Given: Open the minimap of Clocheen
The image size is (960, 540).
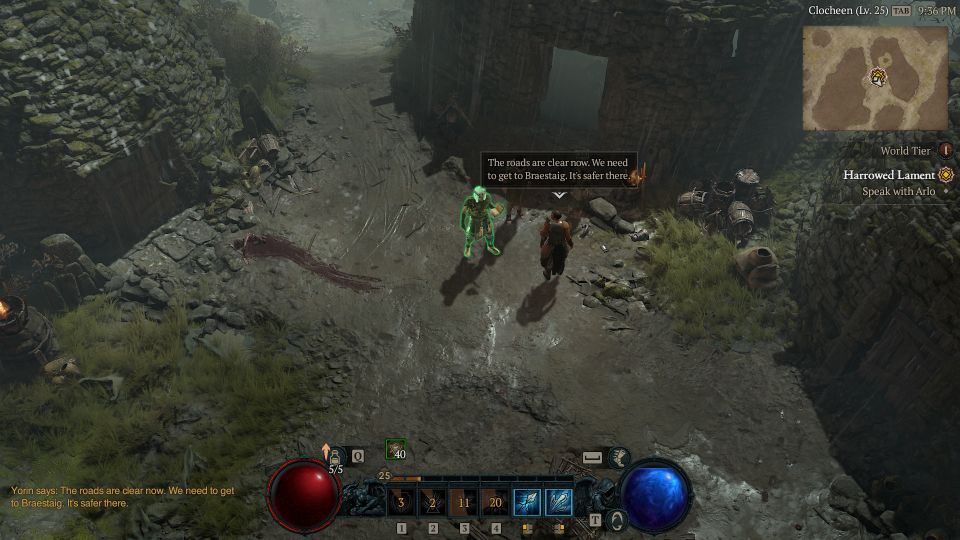Looking at the screenshot, I should pyautogui.click(x=875, y=78).
